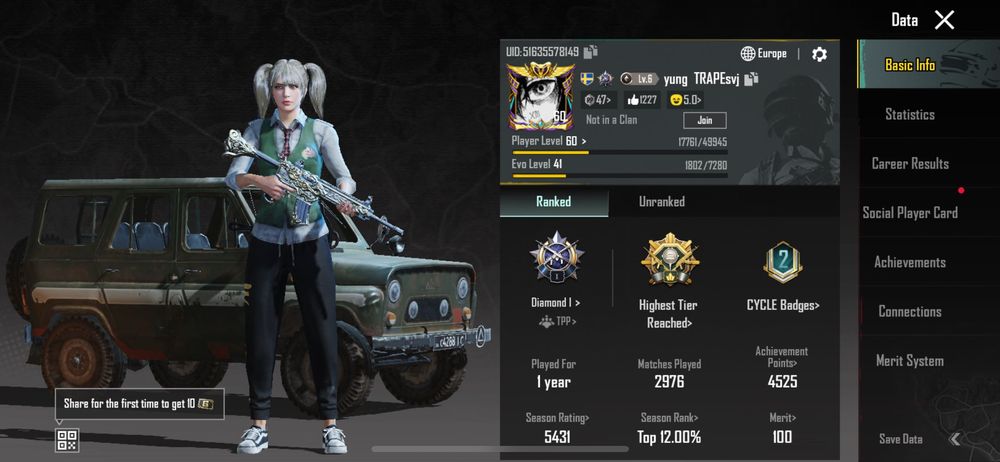Click the Save Data button

tap(900, 439)
